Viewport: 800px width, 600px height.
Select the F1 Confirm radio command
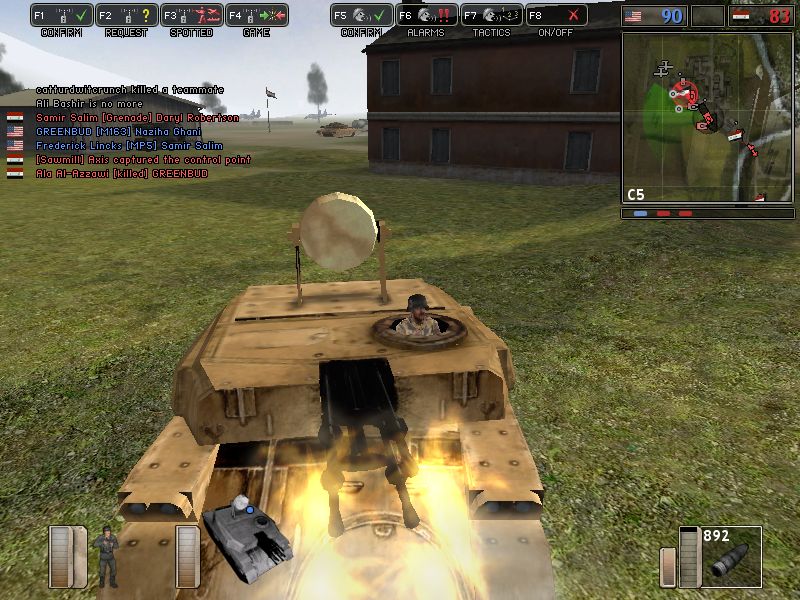(x=62, y=16)
